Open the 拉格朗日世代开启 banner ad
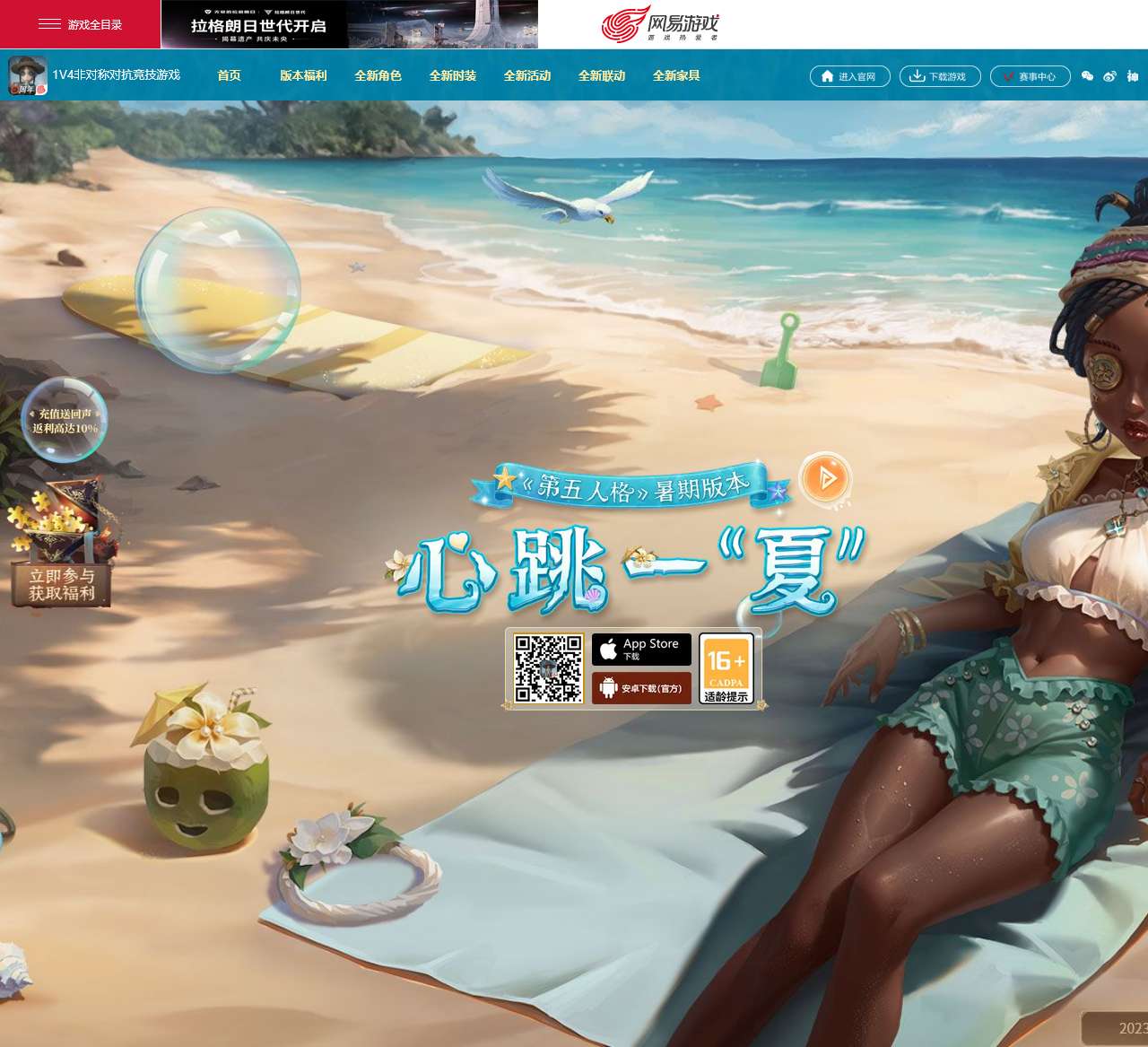Viewport: 1148px width, 1047px height. coord(348,23)
